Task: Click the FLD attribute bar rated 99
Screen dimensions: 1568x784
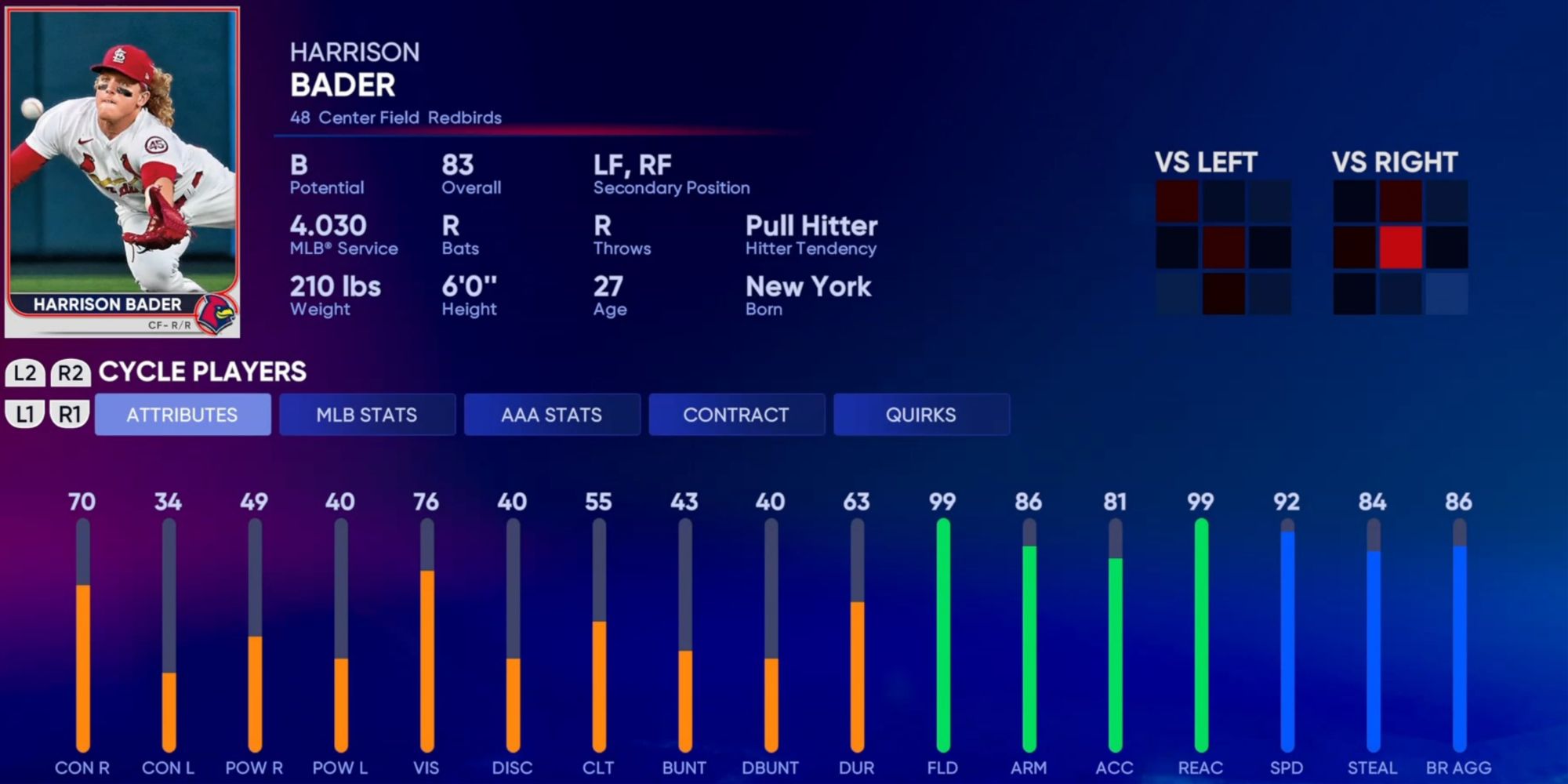Action: click(x=943, y=635)
